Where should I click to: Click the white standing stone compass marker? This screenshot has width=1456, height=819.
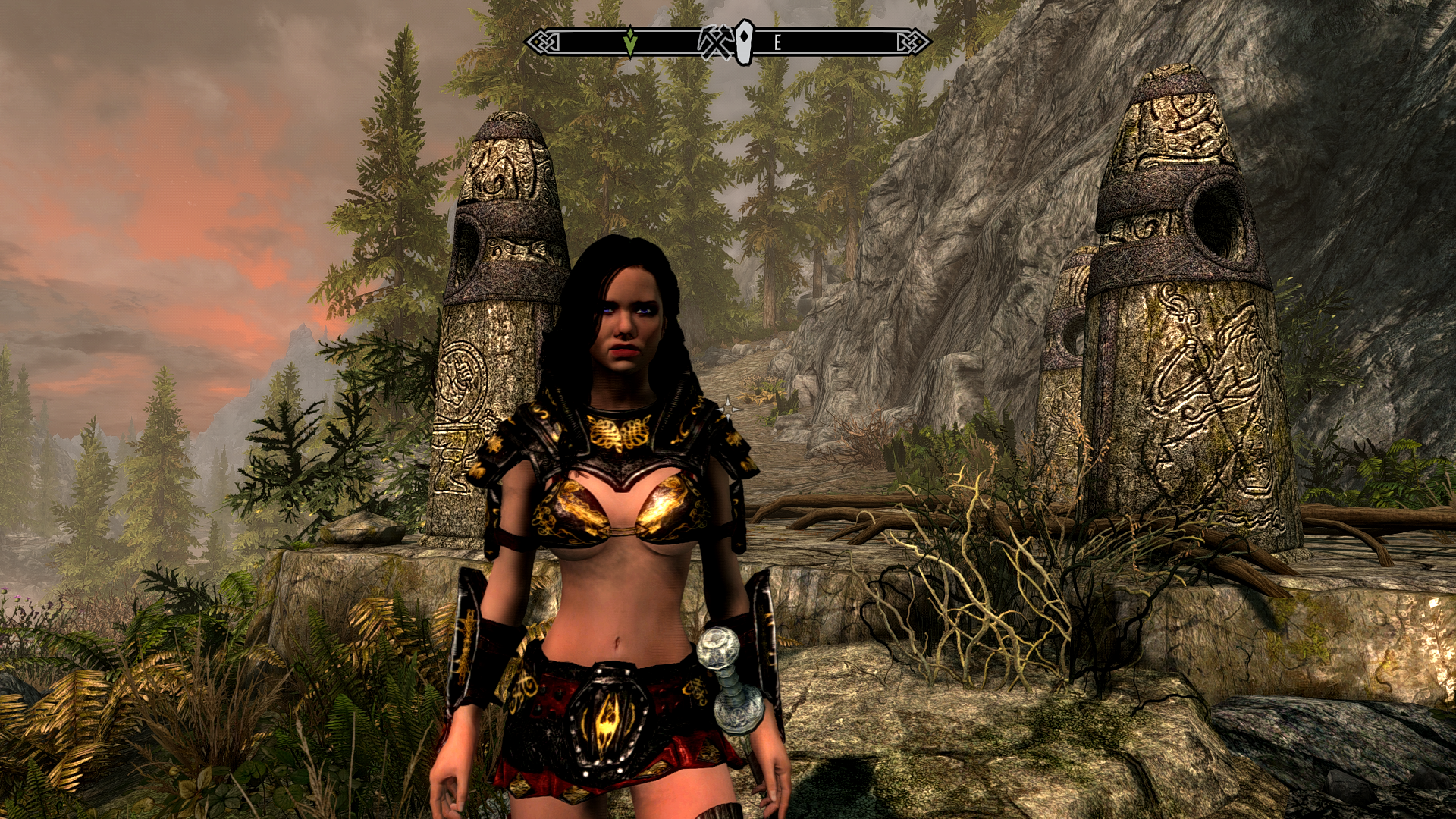[x=745, y=42]
